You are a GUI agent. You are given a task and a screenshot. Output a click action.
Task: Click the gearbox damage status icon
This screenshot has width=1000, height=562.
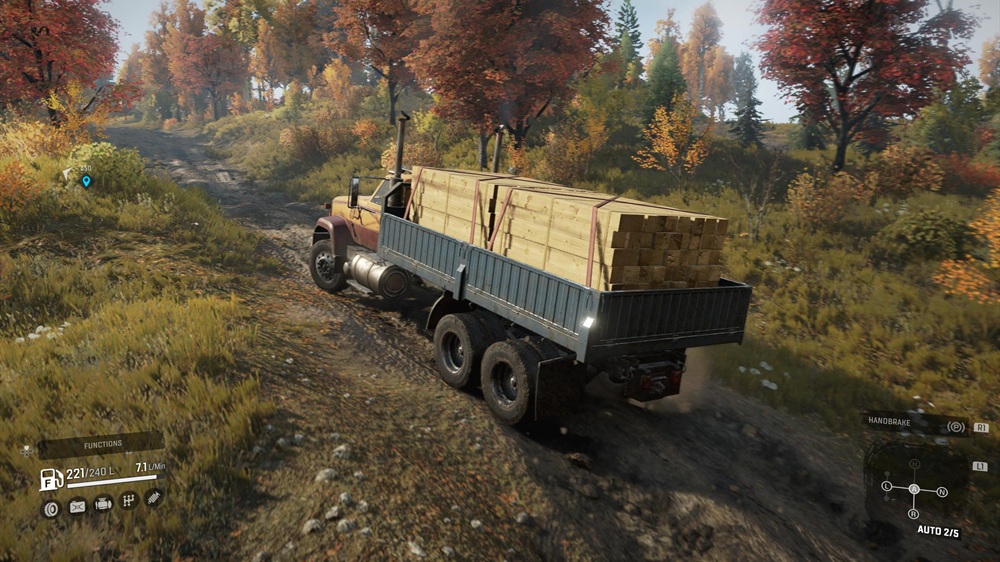pyautogui.click(x=128, y=500)
